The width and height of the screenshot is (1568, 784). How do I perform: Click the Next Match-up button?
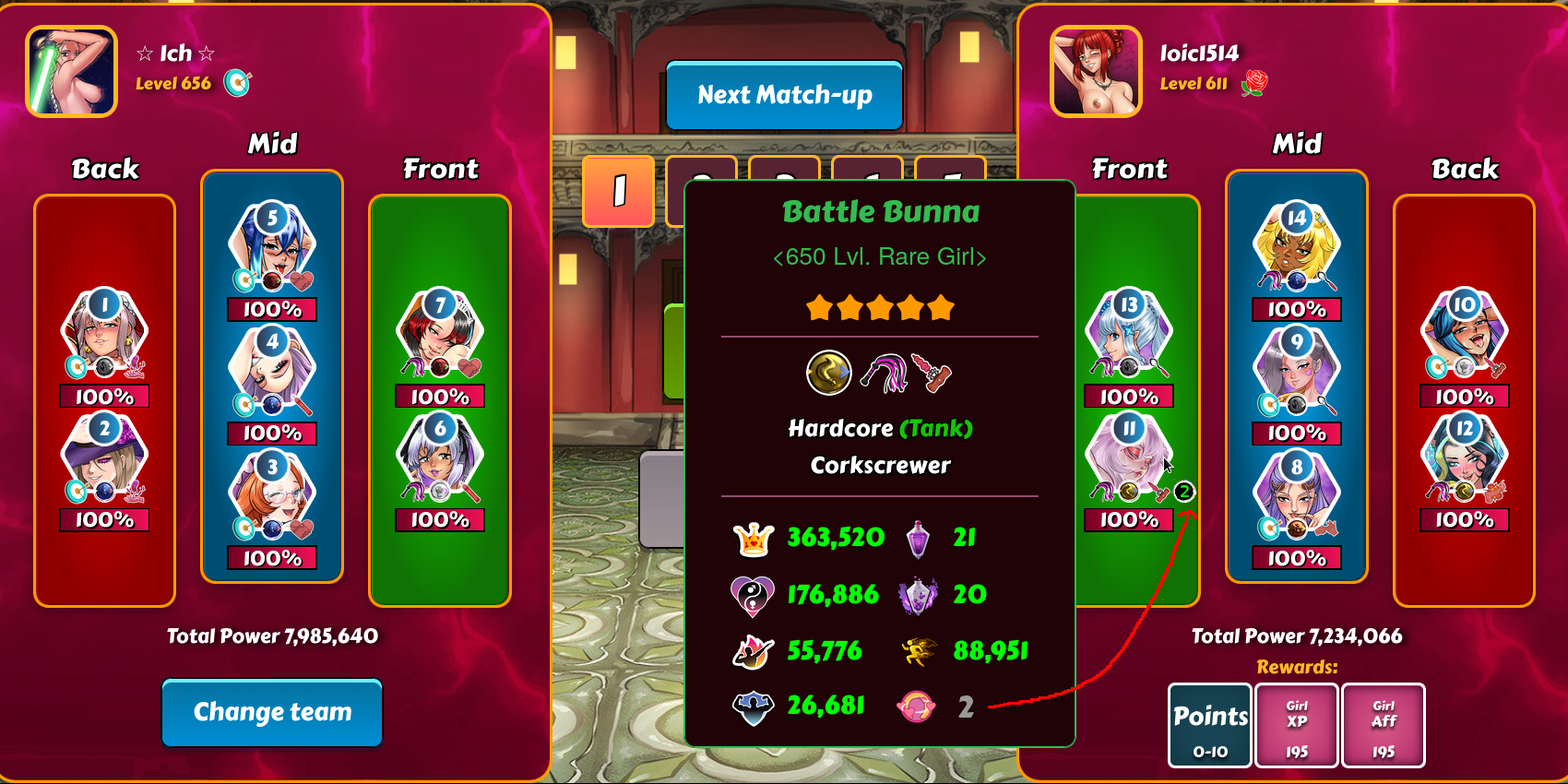(784, 95)
